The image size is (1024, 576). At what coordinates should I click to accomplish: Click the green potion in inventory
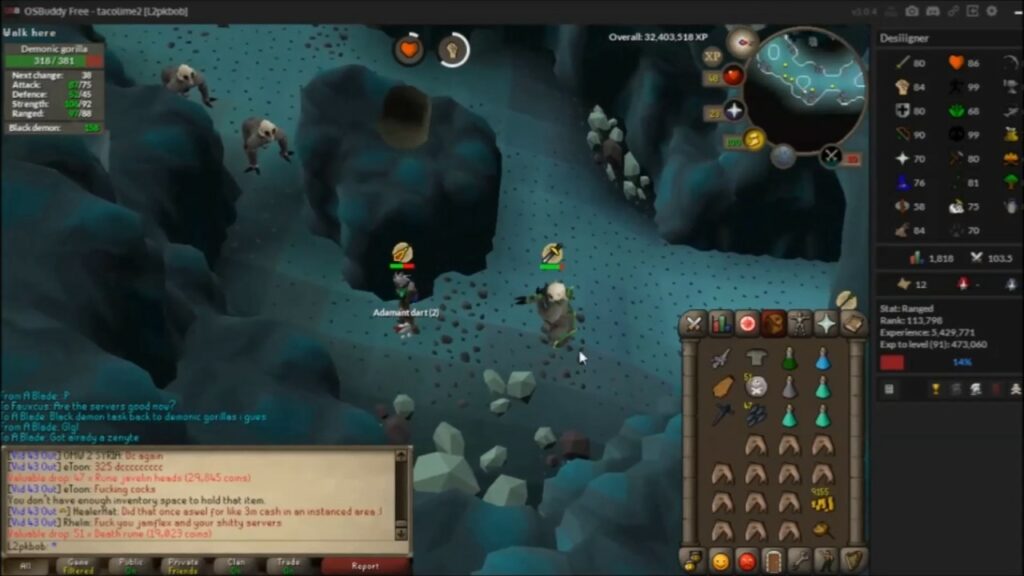click(x=789, y=359)
